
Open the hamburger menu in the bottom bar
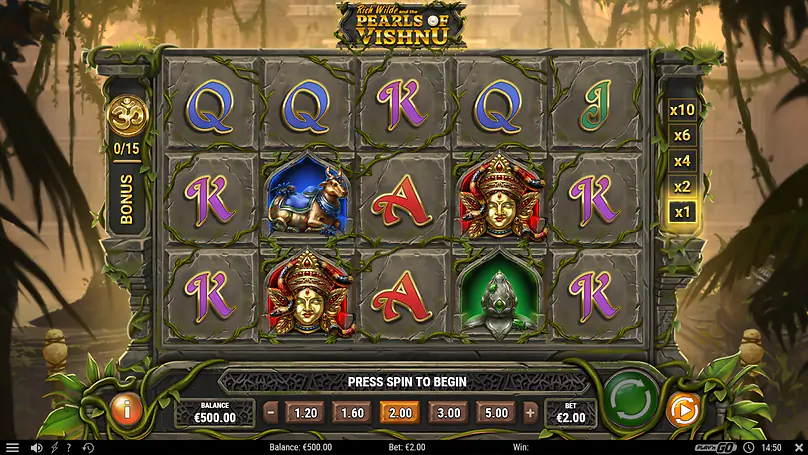click(12, 448)
